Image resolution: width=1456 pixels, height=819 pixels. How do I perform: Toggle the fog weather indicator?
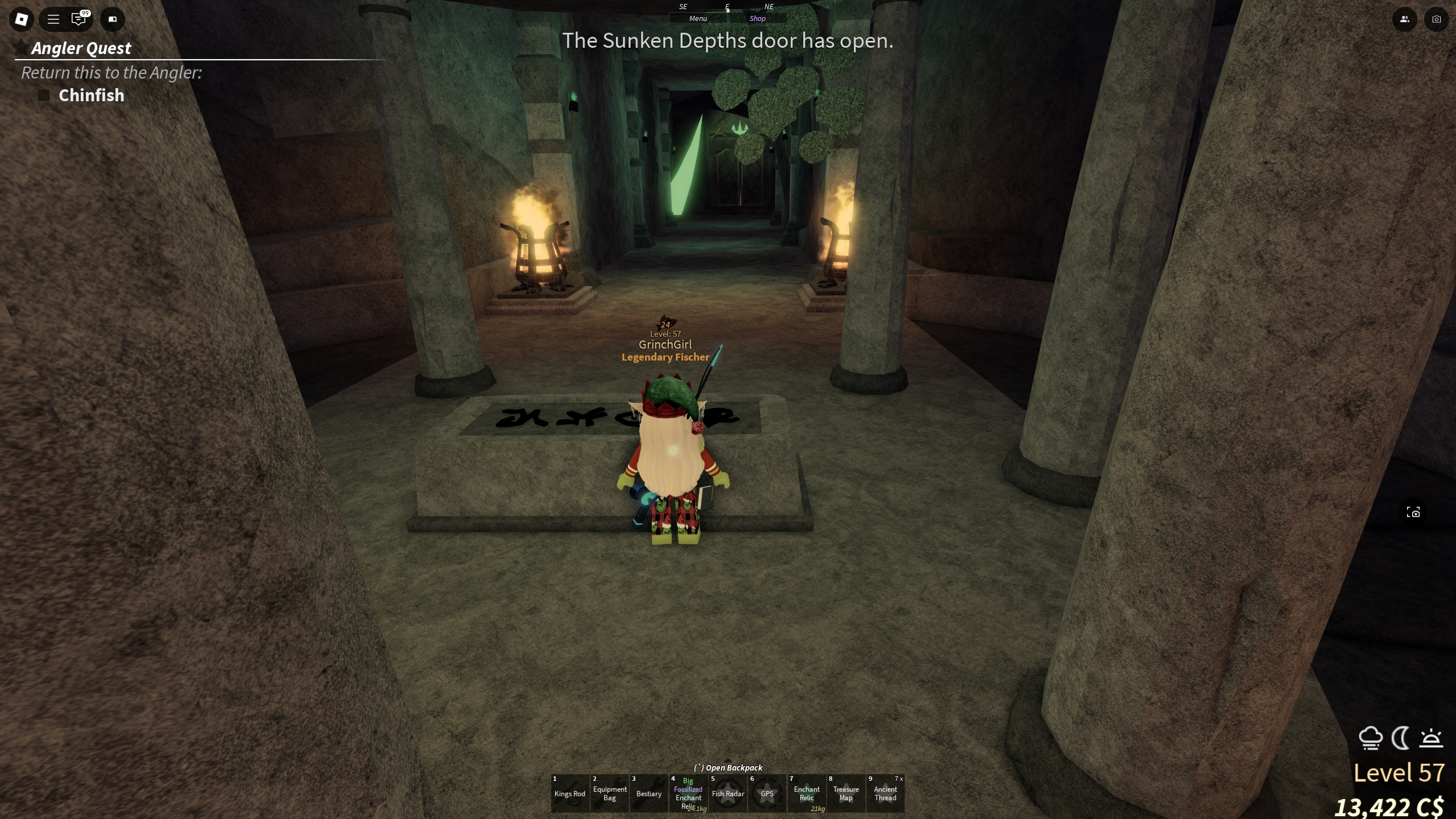1371,738
